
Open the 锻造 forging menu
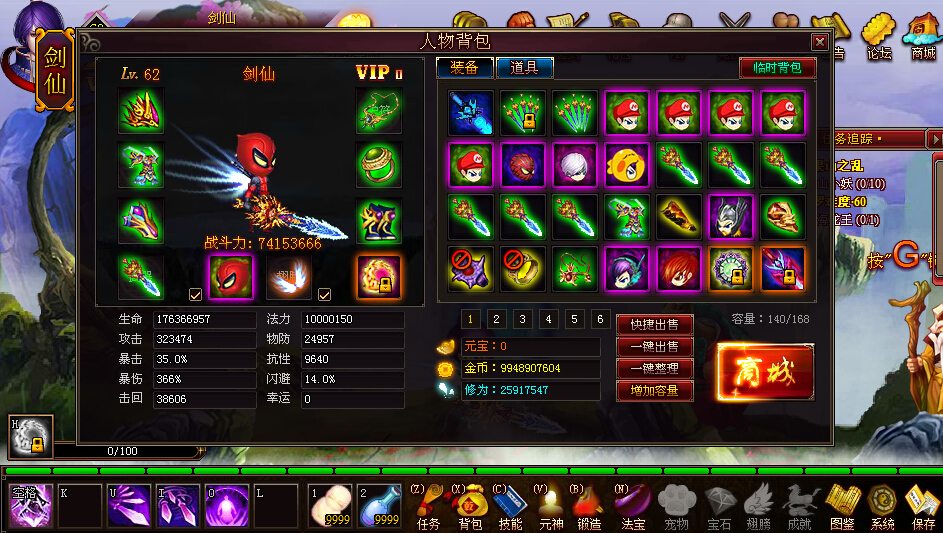(x=590, y=506)
